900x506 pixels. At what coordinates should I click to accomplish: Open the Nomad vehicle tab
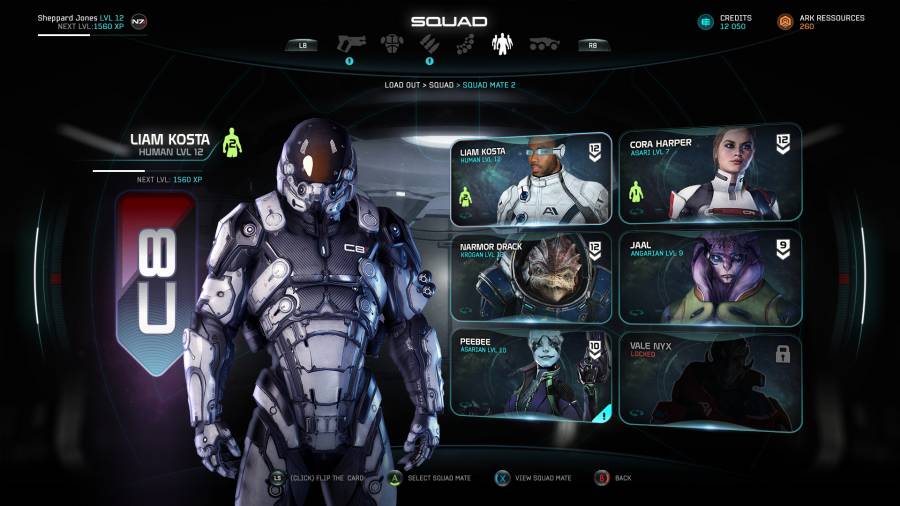(543, 44)
